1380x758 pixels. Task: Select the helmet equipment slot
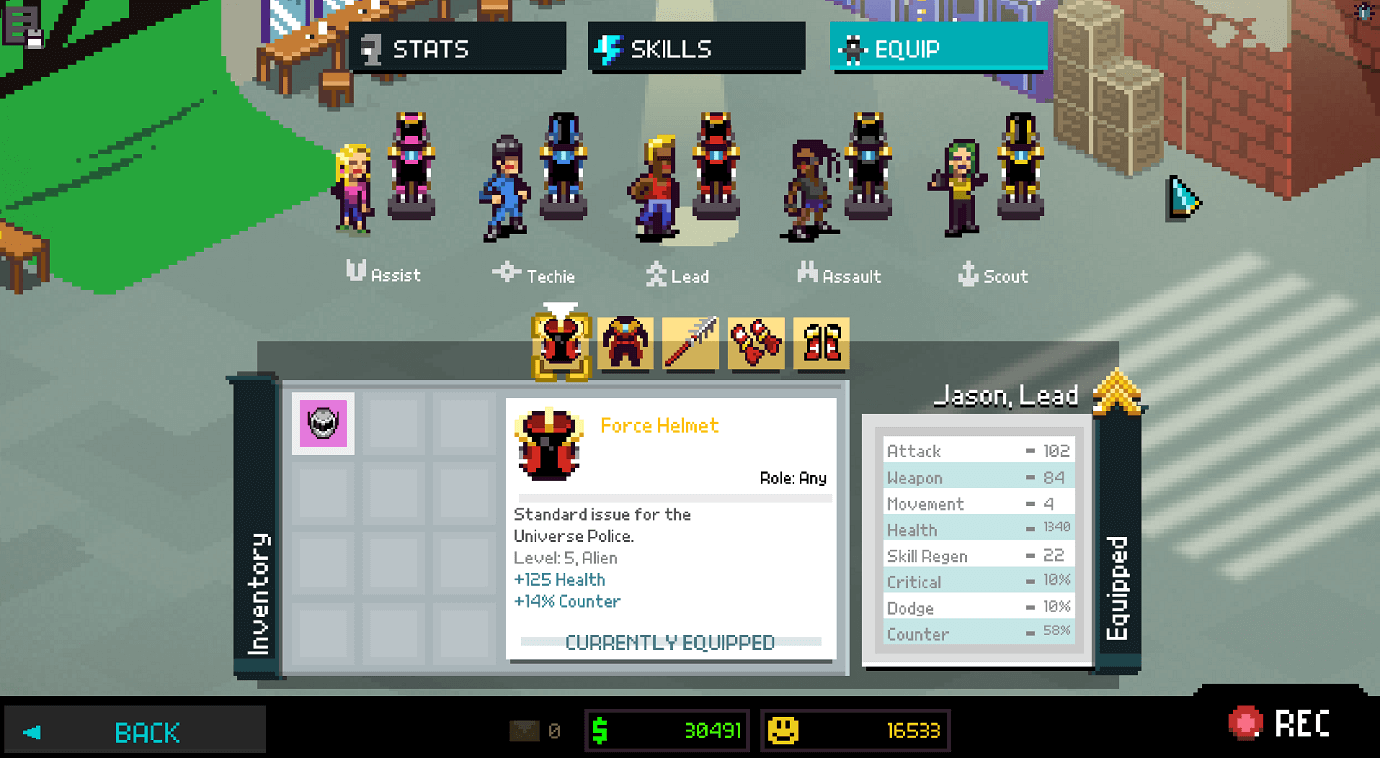tap(558, 342)
